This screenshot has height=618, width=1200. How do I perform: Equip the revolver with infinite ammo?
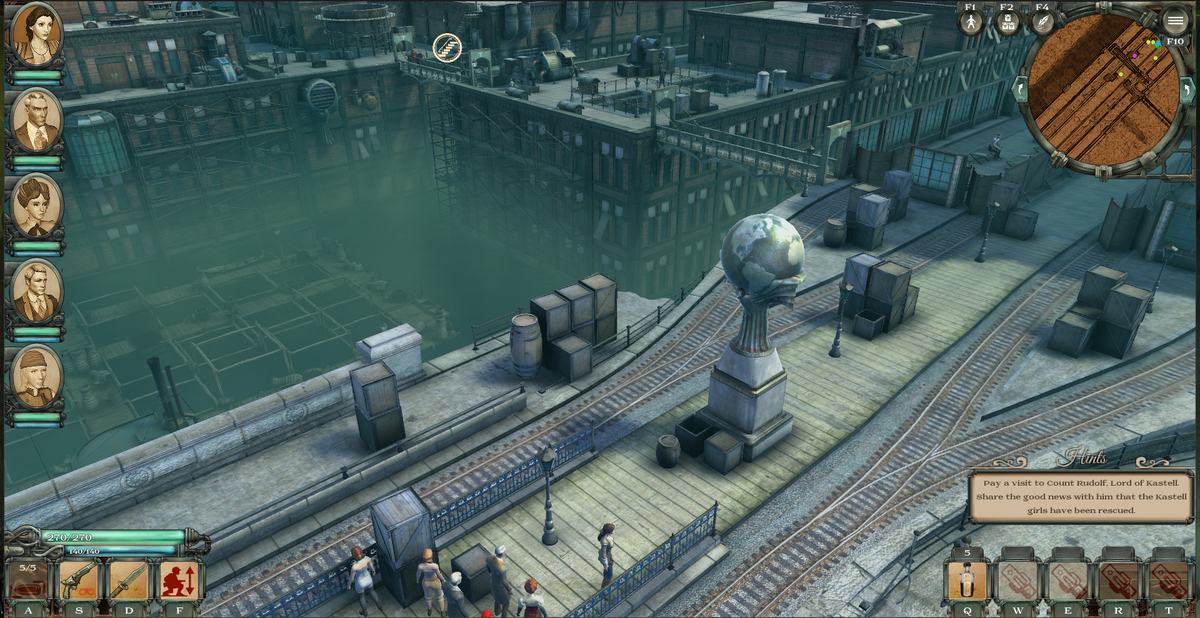point(79,581)
